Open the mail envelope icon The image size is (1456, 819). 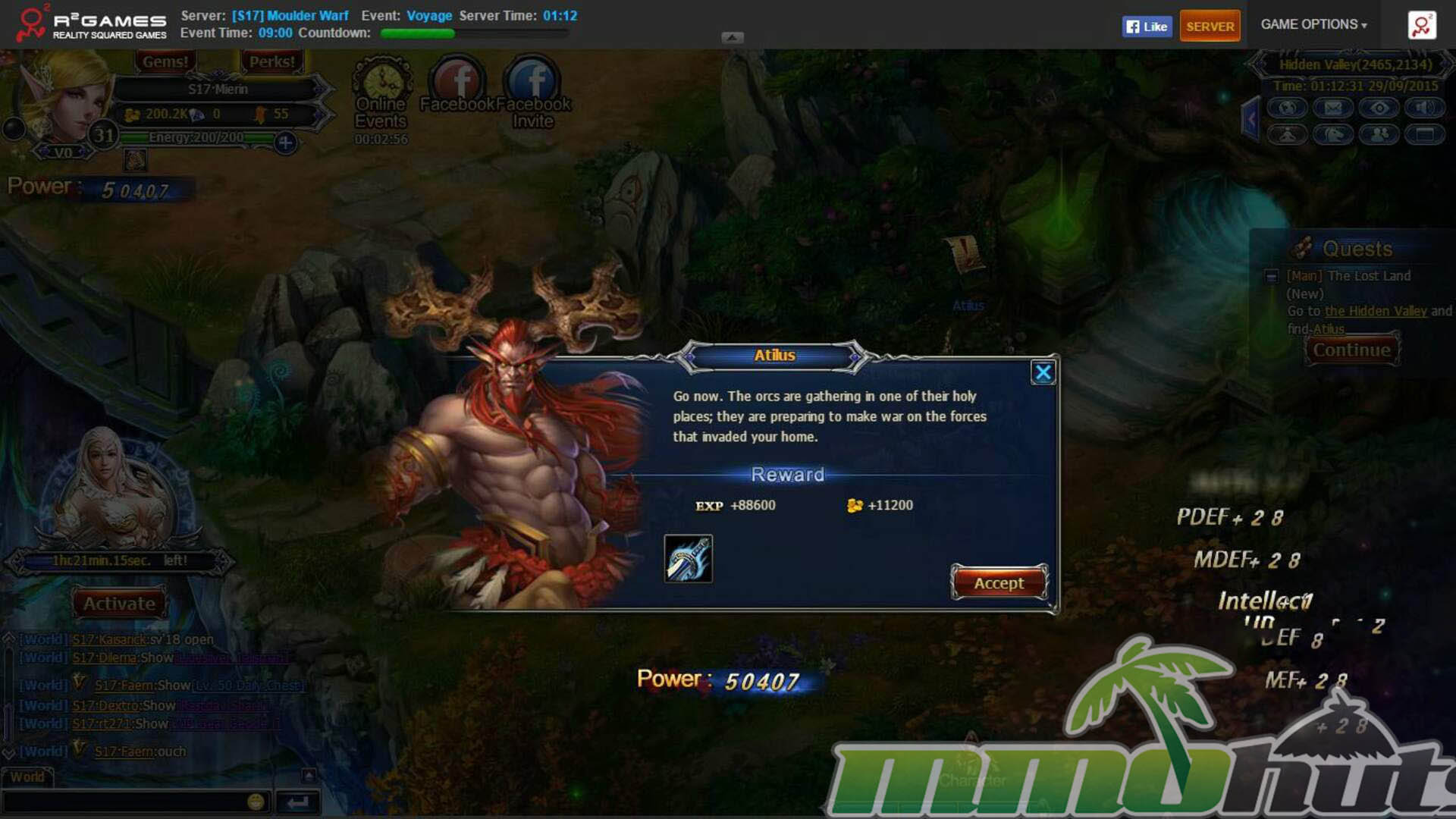pos(1333,108)
